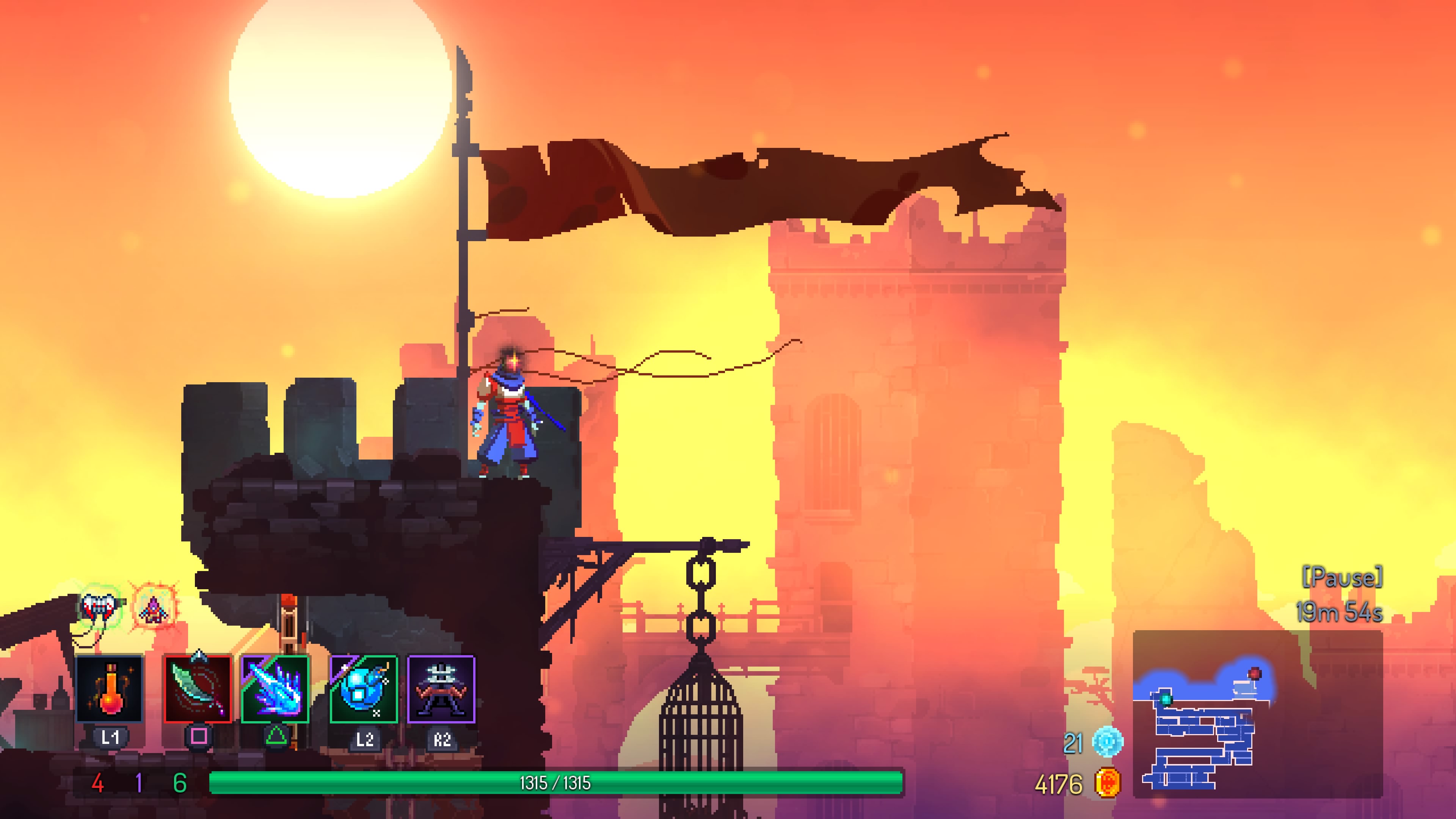Screen dimensions: 1456x819
Task: Select the ice shards weapon slot
Action: pyautogui.click(x=275, y=689)
